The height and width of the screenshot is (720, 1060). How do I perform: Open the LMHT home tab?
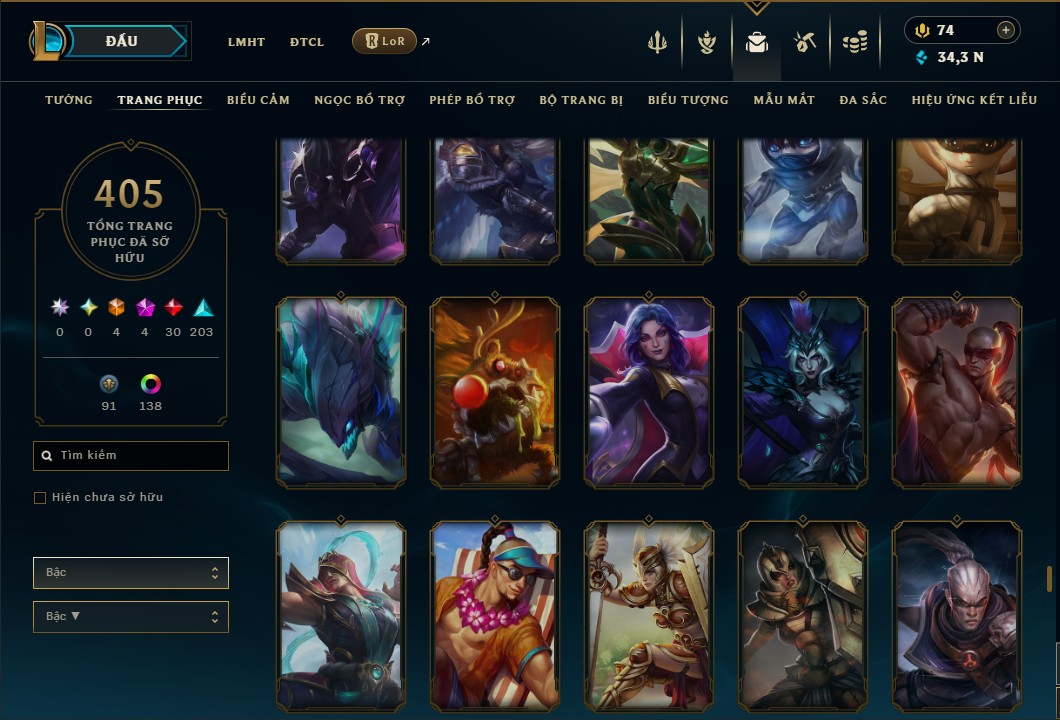coord(246,42)
